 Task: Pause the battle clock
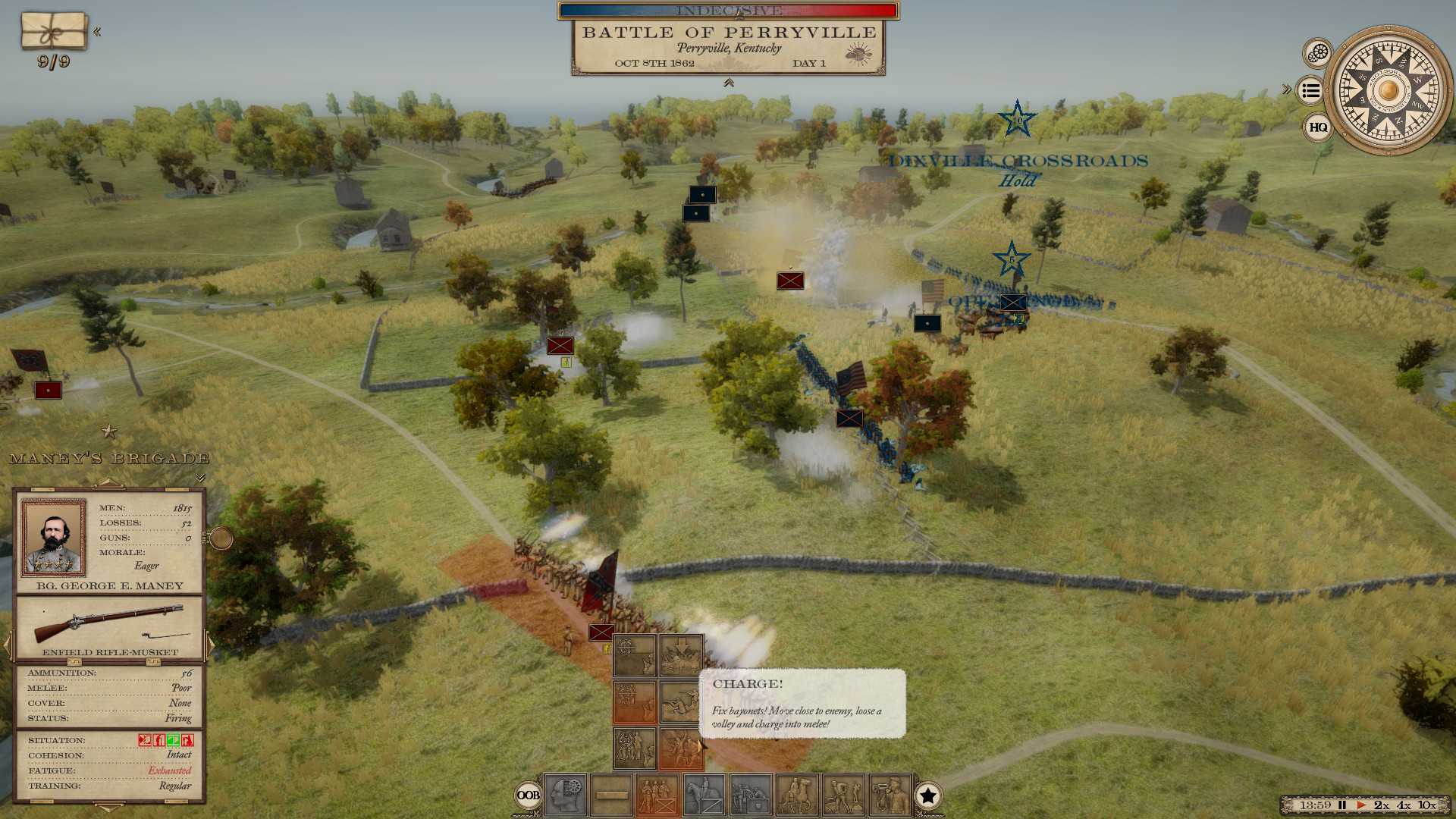pos(1342,805)
